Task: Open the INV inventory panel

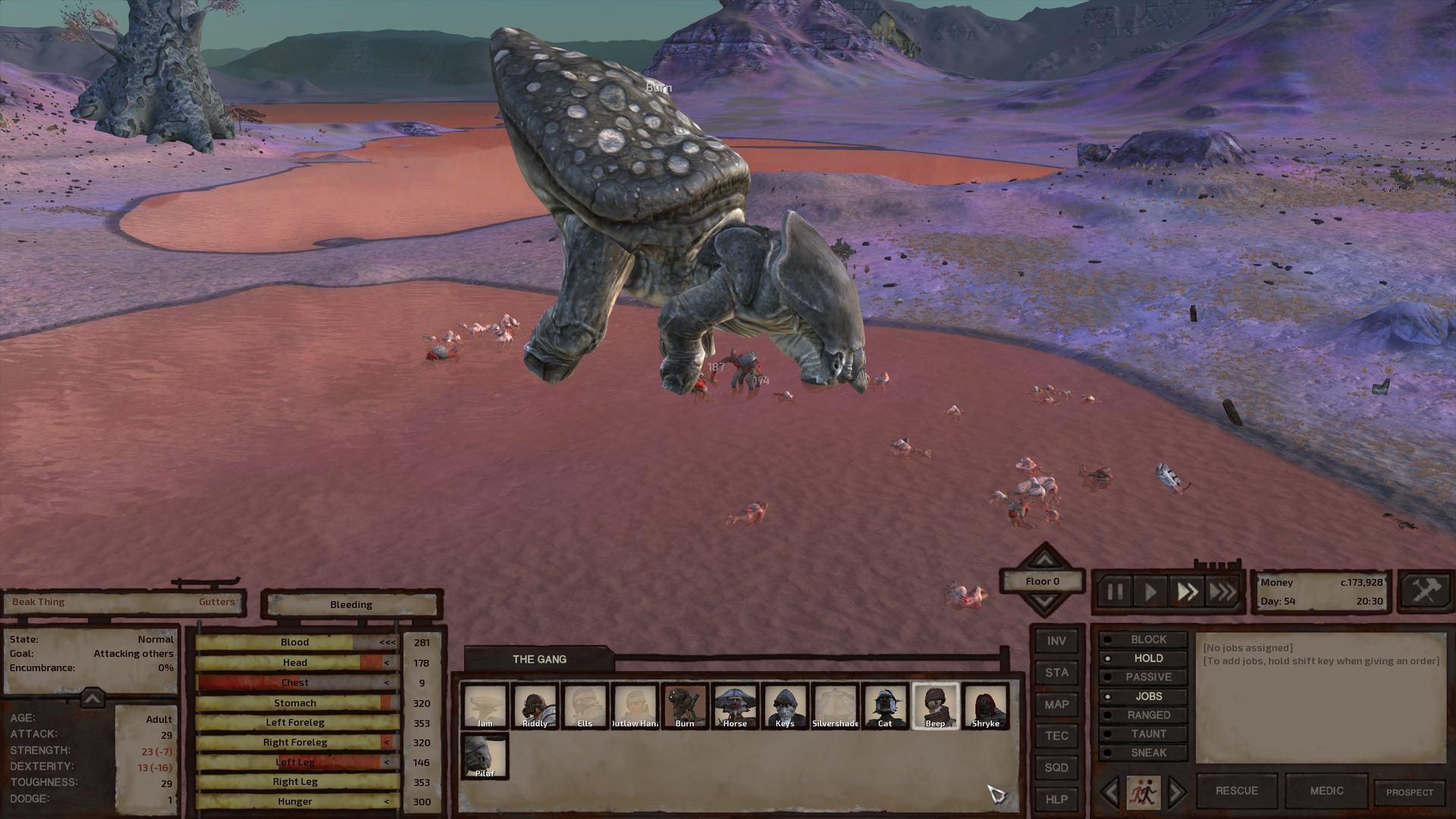Action: (1056, 642)
